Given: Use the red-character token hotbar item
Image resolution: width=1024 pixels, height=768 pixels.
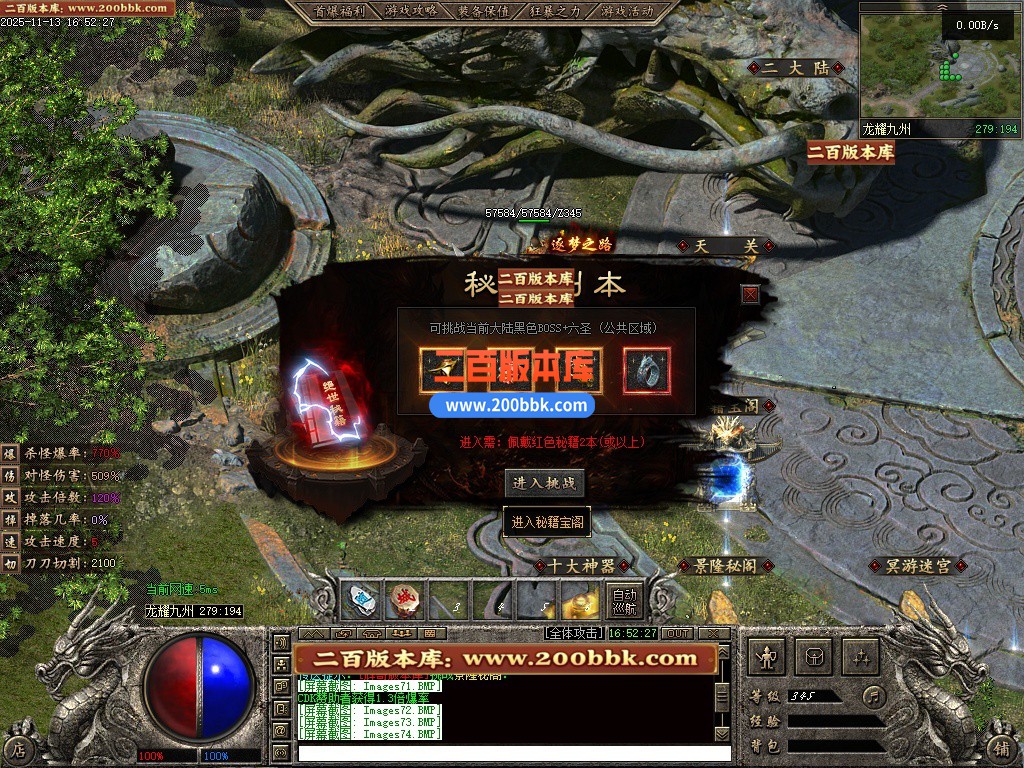Looking at the screenshot, I should click(x=404, y=600).
